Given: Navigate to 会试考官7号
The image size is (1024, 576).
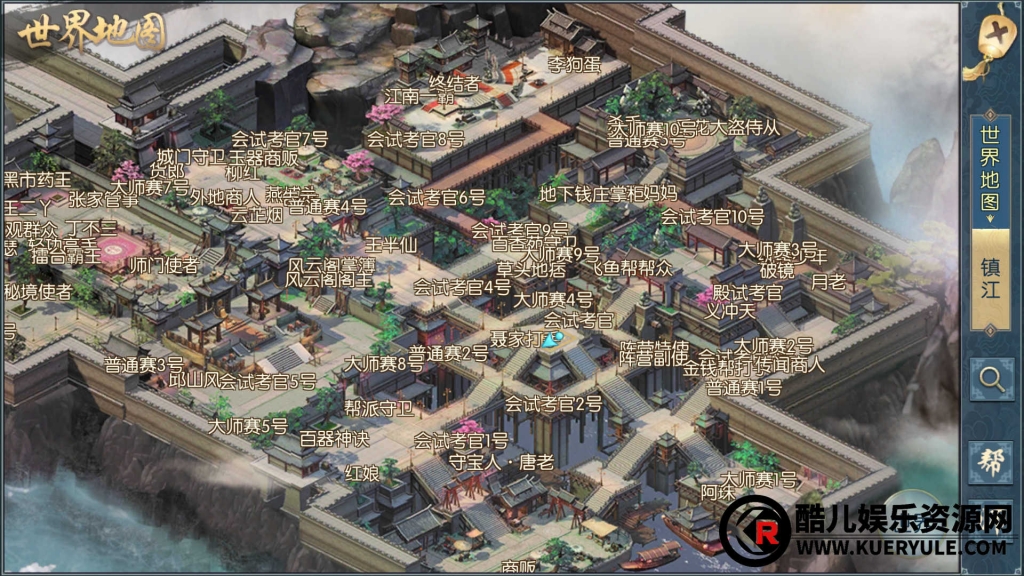Looking at the screenshot, I should point(280,138).
